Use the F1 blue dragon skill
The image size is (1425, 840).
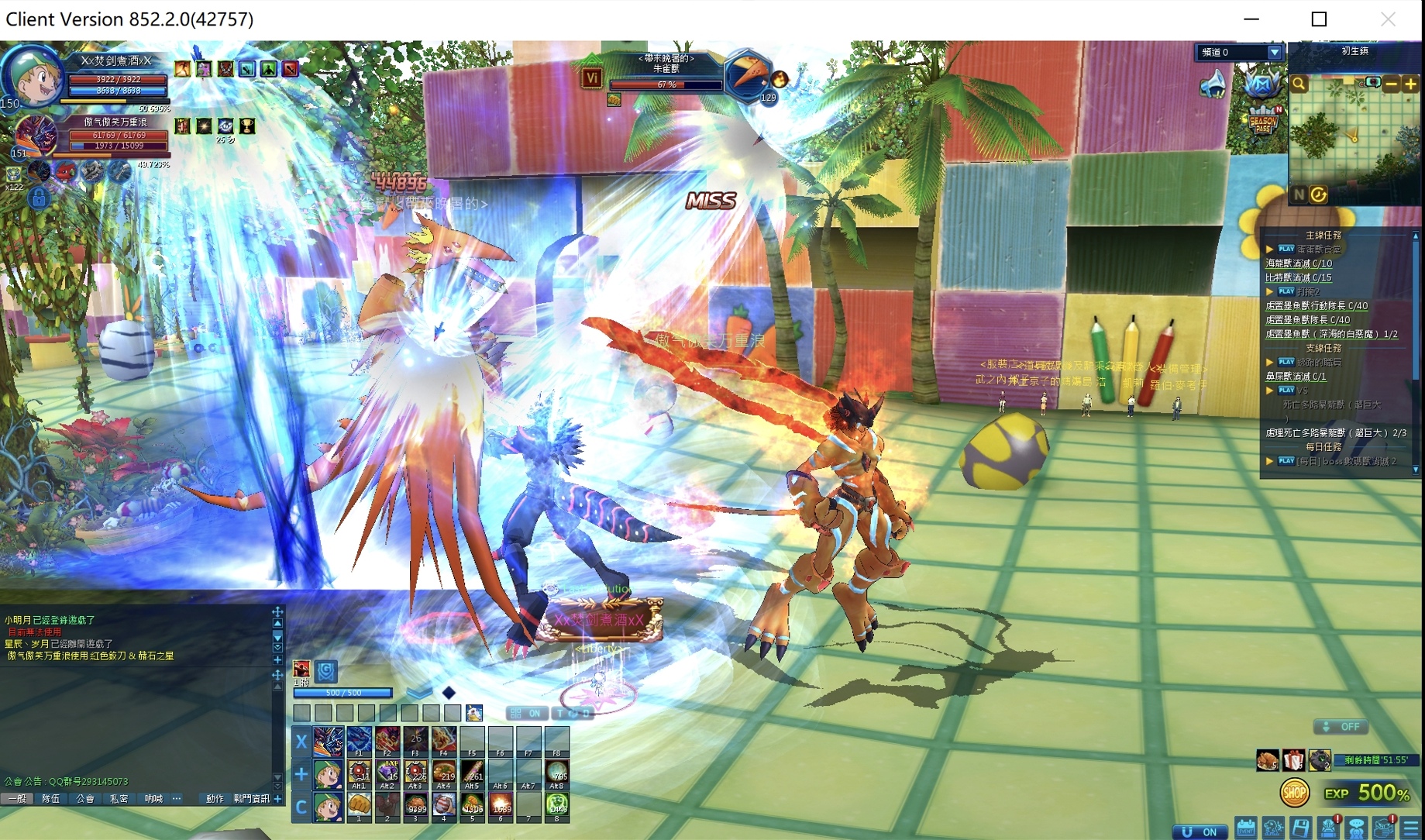point(359,742)
